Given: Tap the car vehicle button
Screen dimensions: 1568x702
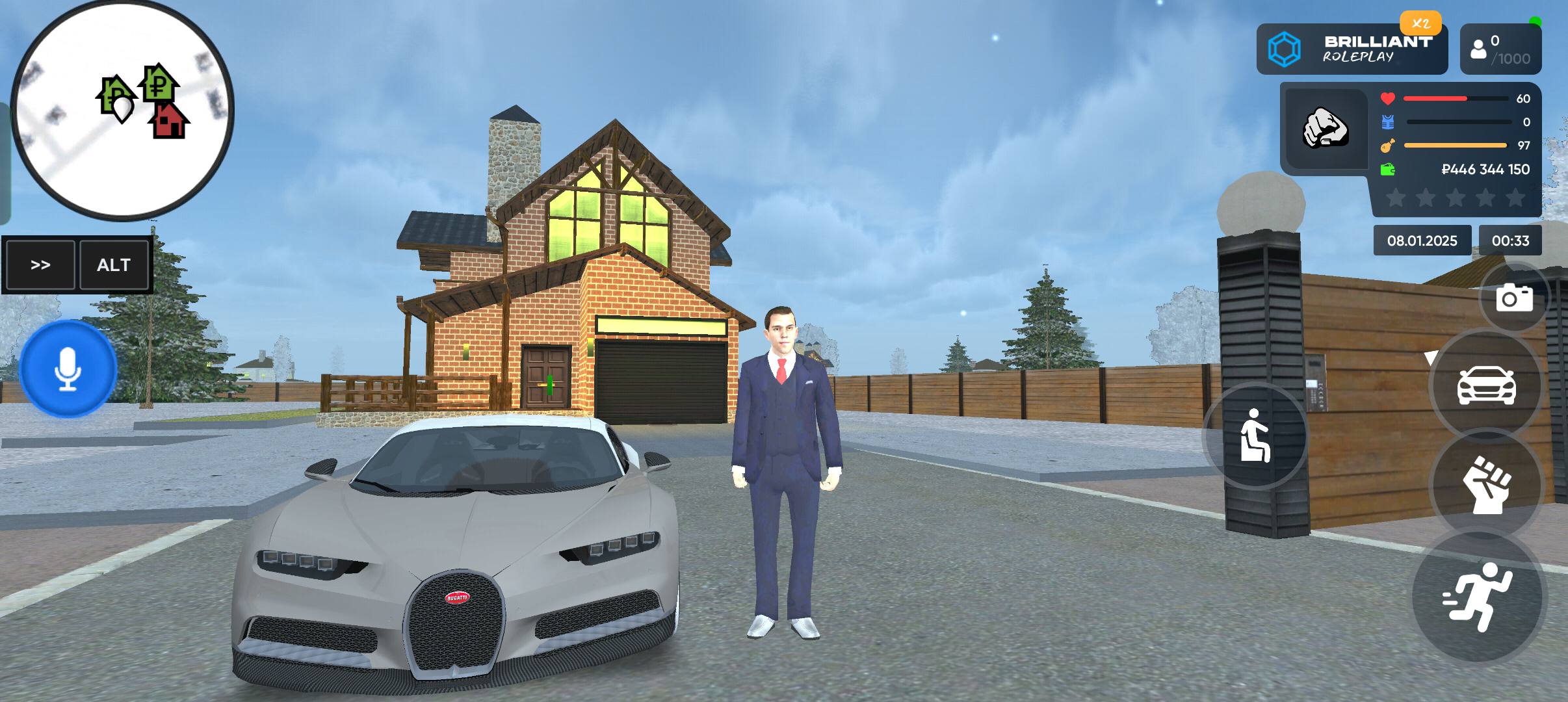Looking at the screenshot, I should point(1486,385).
